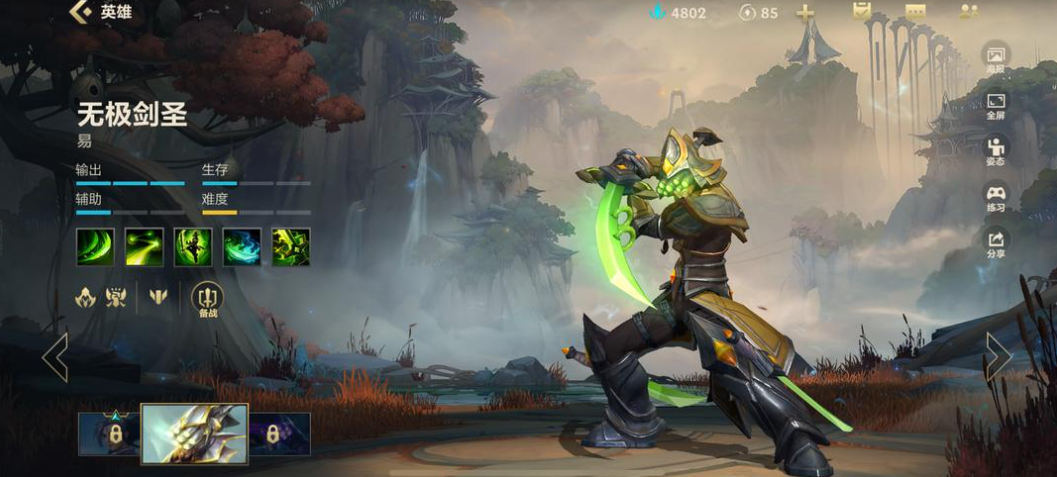Viewport: 1057px width, 477px height.
Task: Open the 备战 loadout button
Action: [x=207, y=299]
